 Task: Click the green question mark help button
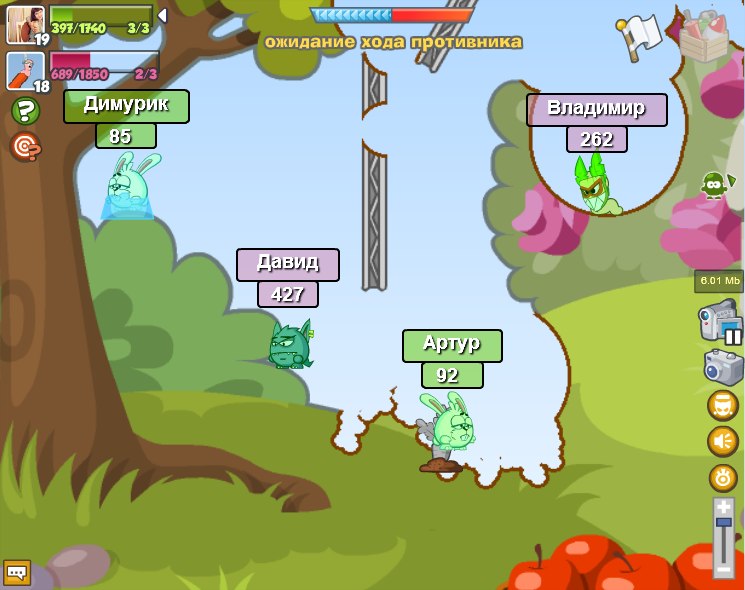tap(25, 111)
